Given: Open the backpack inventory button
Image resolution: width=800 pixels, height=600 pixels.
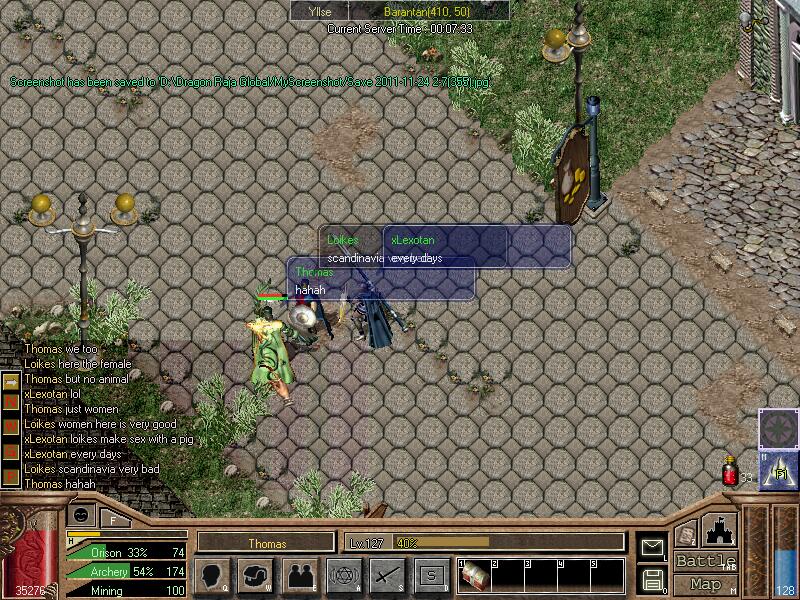Looking at the screenshot, I should pyautogui.click(x=256, y=575).
